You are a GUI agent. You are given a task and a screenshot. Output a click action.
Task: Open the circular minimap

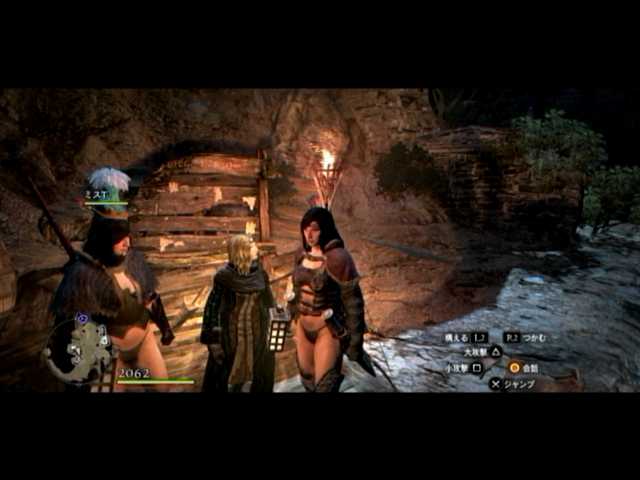tap(78, 350)
